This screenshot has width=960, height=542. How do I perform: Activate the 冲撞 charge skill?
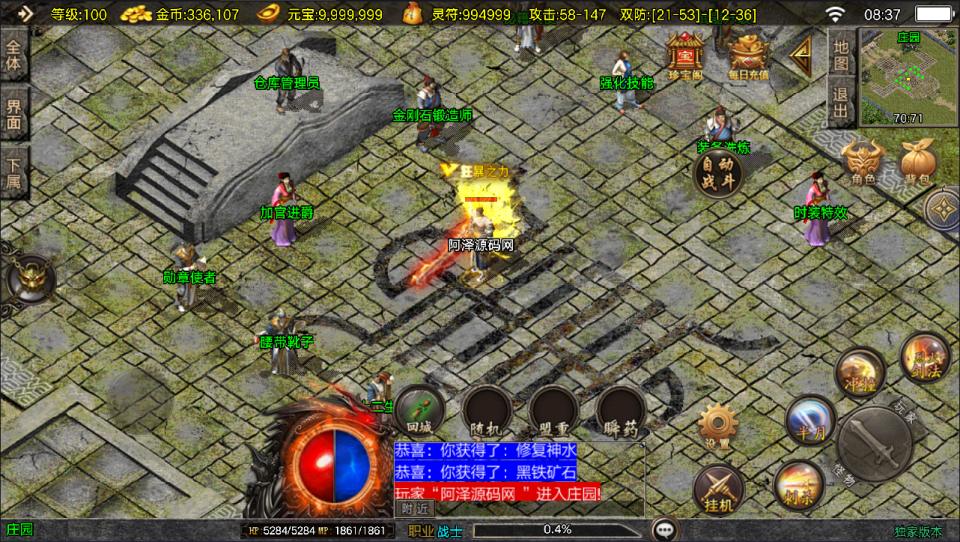856,372
